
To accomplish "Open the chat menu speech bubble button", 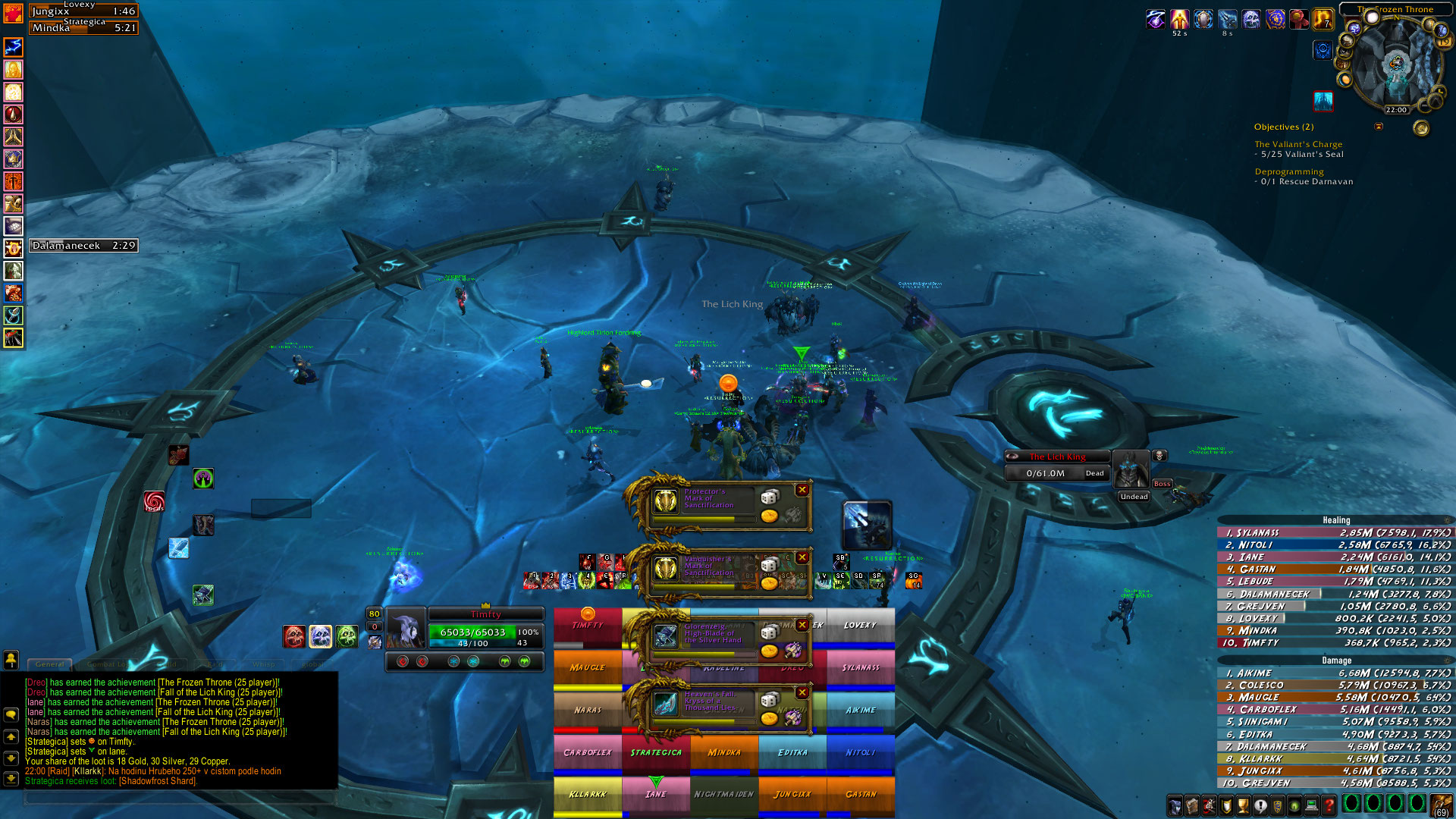I will click(x=11, y=714).
